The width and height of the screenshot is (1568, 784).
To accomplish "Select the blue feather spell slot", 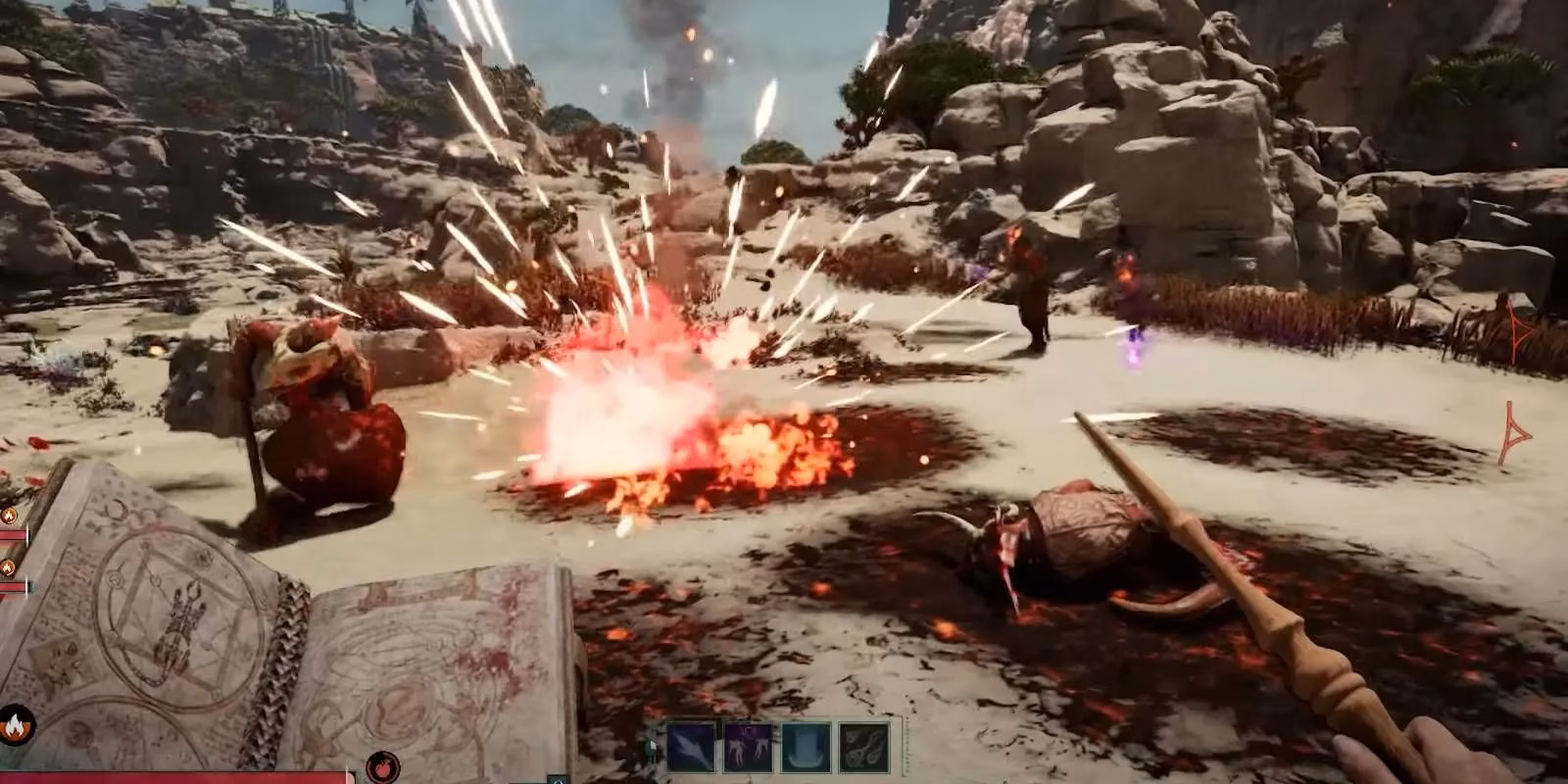I will pos(691,747).
